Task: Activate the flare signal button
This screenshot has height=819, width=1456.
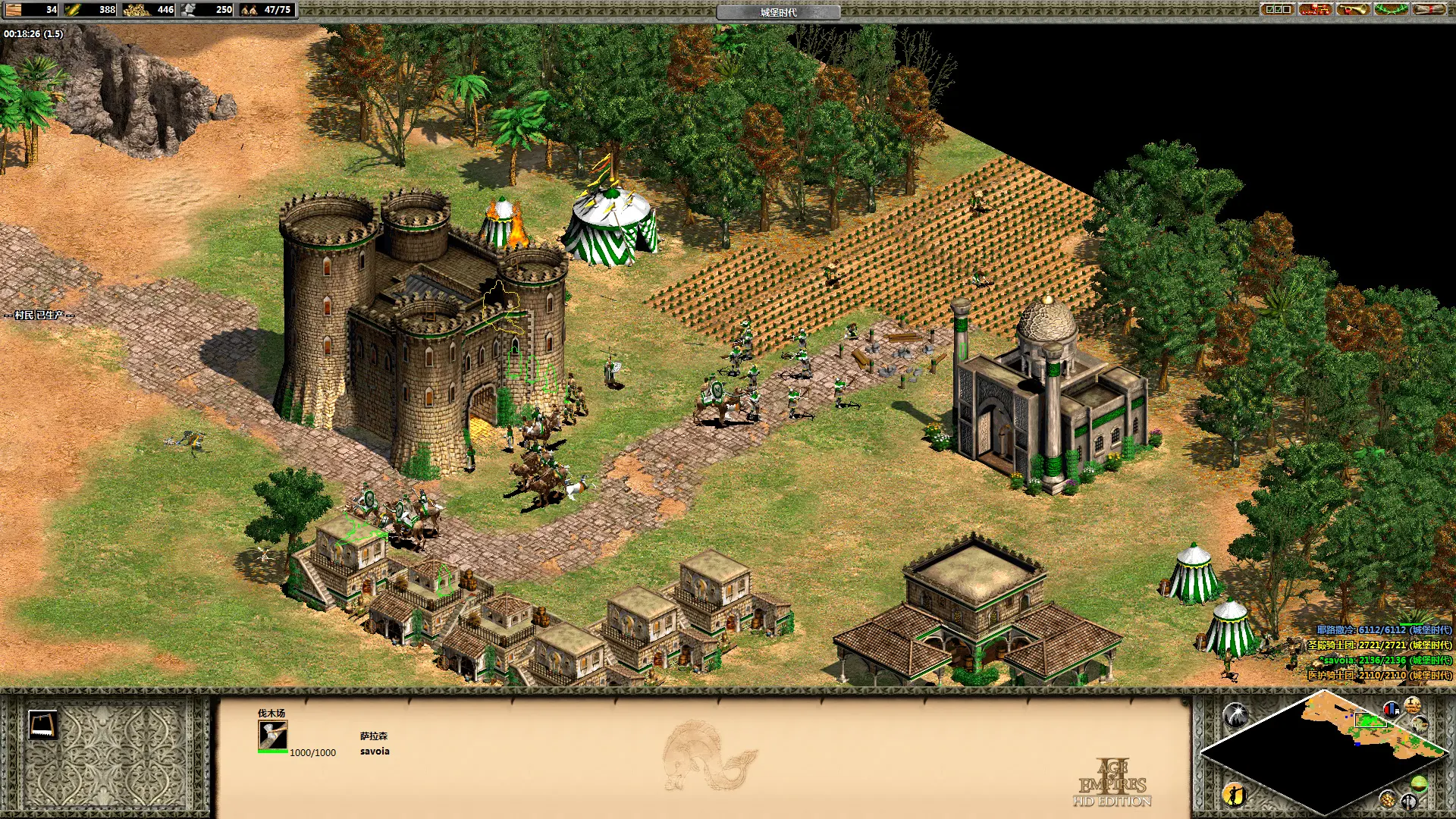Action: point(1235,714)
